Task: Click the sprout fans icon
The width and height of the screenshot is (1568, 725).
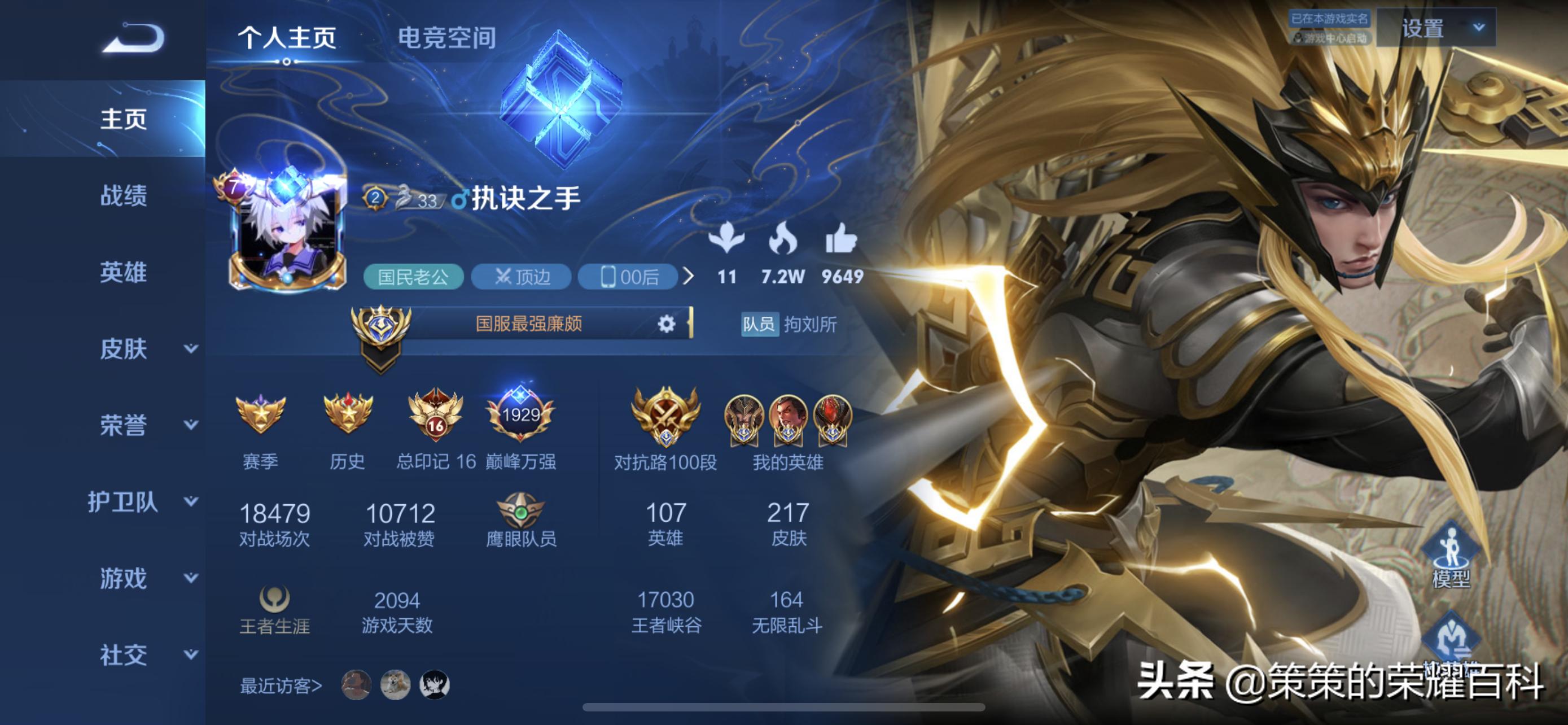Action: pyautogui.click(x=729, y=243)
